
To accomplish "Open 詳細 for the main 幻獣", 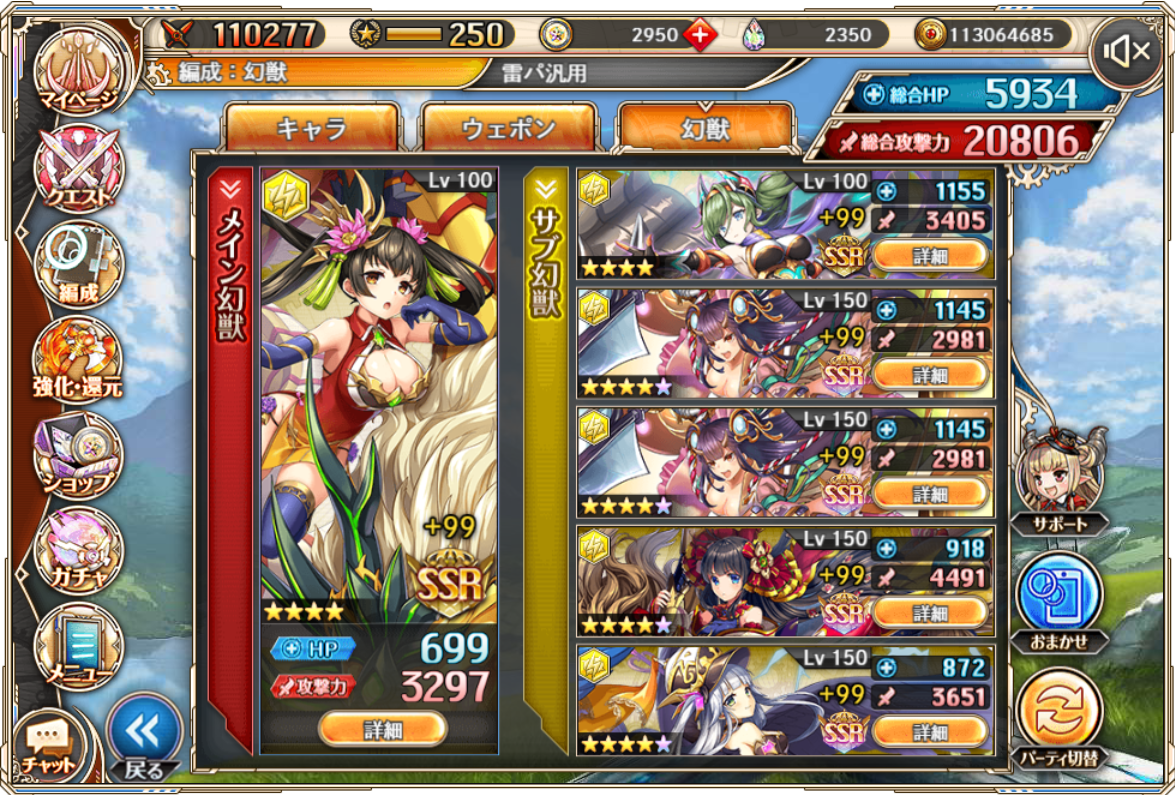I will click(382, 729).
